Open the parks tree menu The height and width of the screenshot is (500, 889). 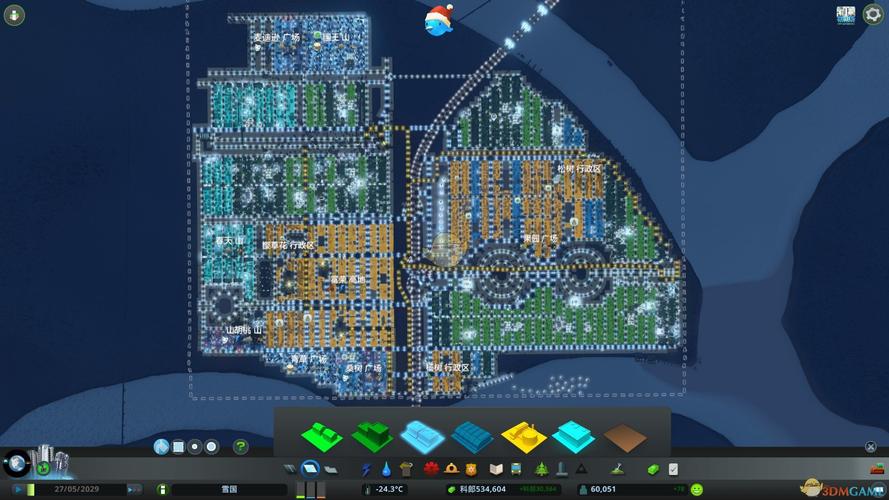point(541,468)
